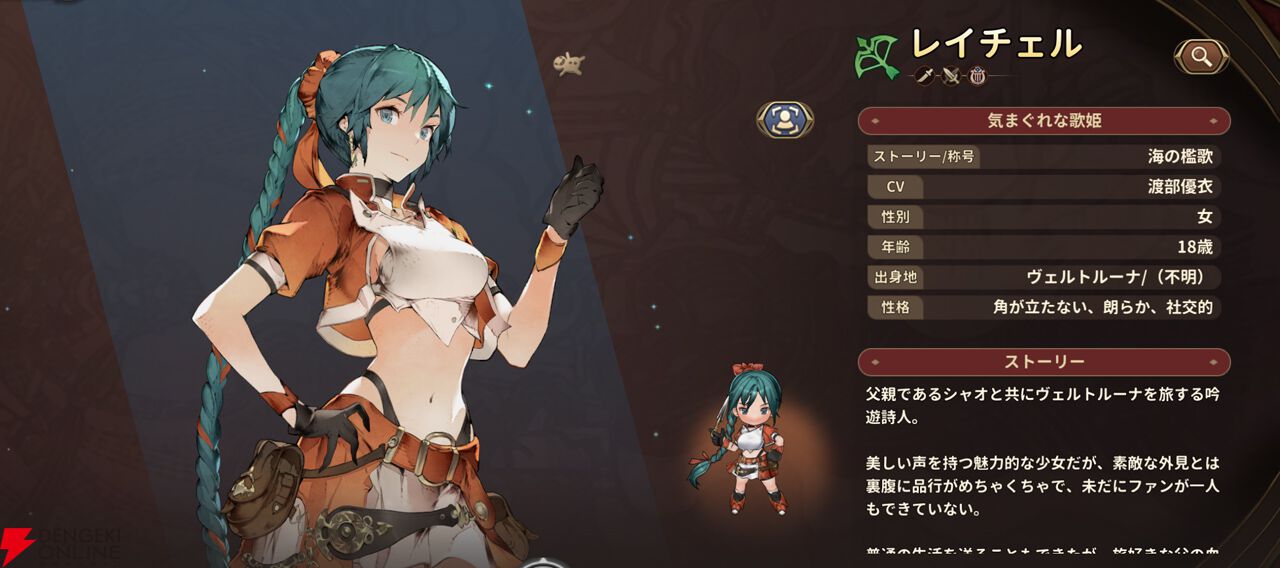Select the dagger weapon type icon
1280x568 pixels.
point(925,75)
